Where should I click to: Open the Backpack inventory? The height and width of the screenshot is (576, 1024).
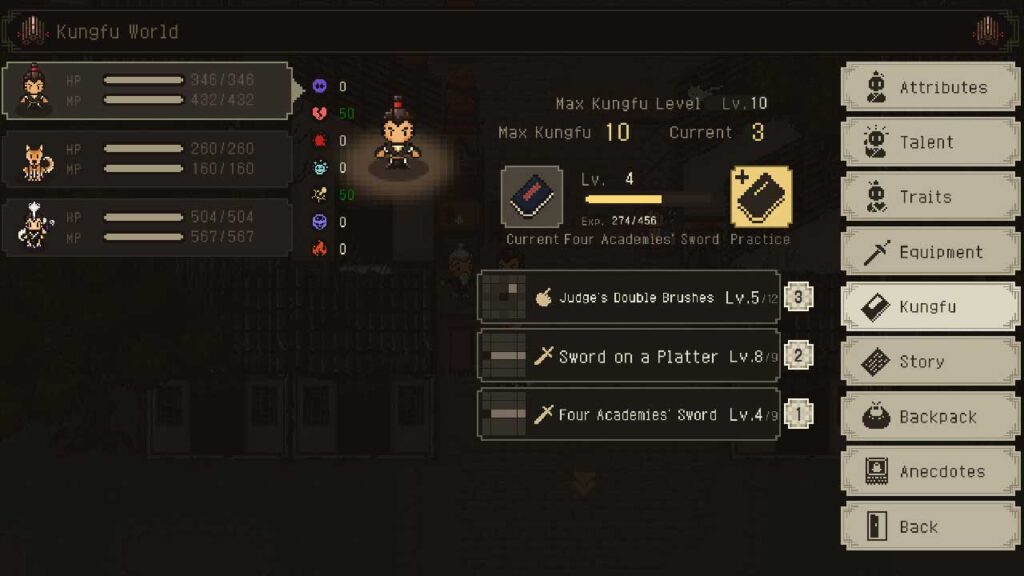[930, 417]
